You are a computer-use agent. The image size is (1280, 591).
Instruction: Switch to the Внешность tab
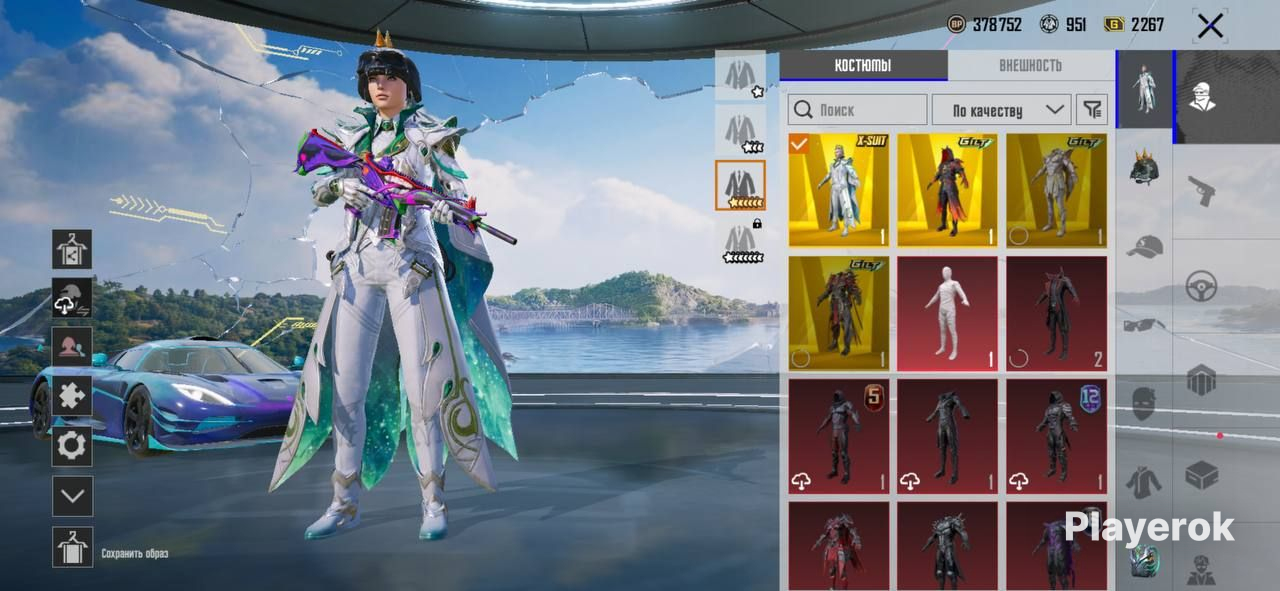tap(1030, 66)
